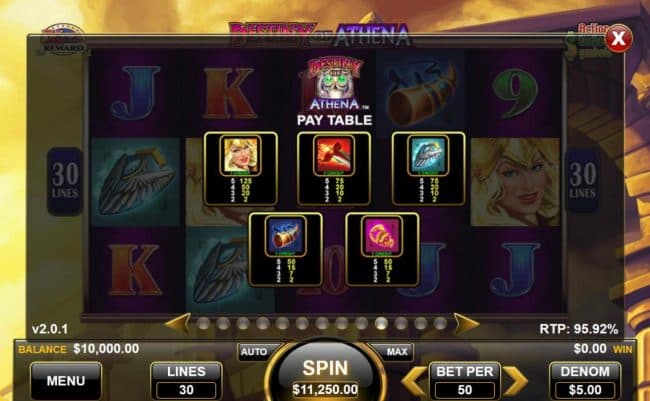Decrease bet per line with left arrow

point(412,380)
